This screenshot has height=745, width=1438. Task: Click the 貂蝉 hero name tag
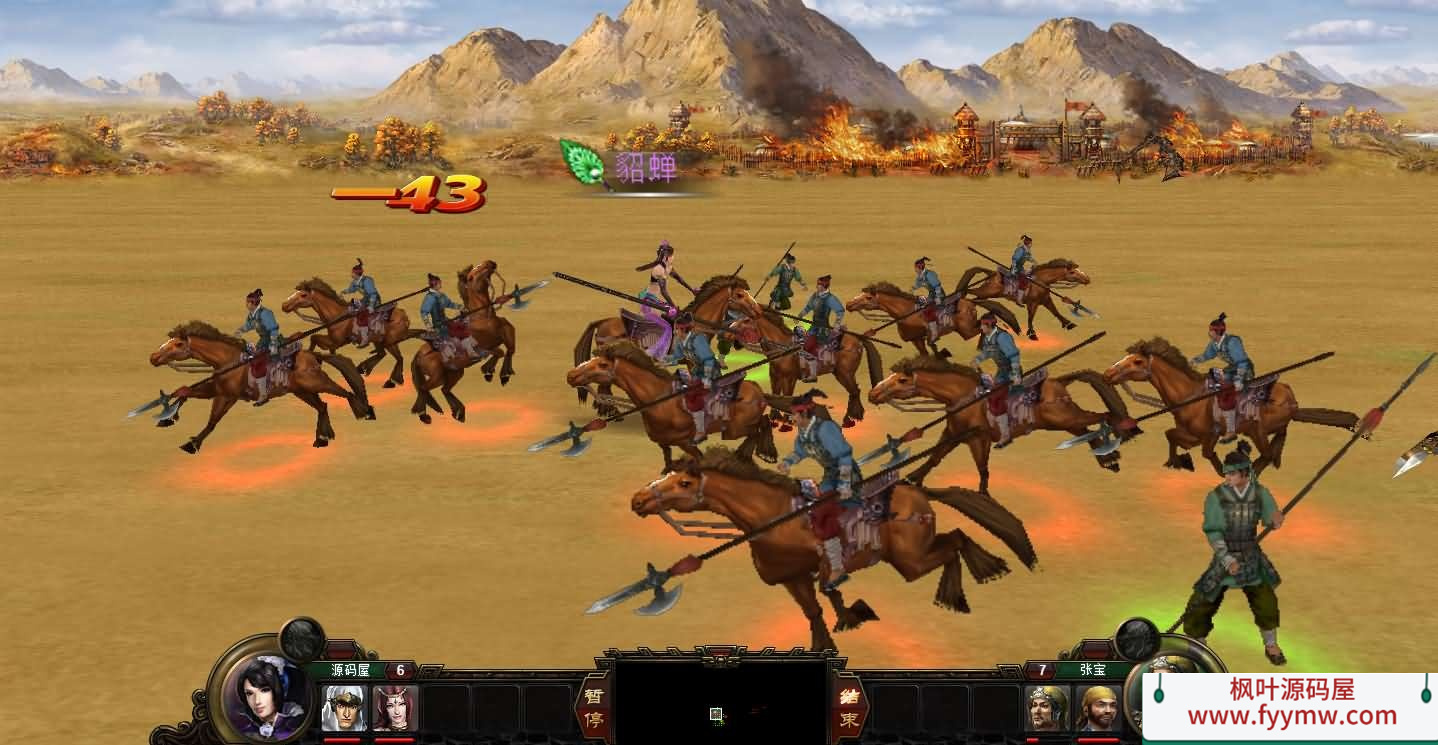click(645, 167)
